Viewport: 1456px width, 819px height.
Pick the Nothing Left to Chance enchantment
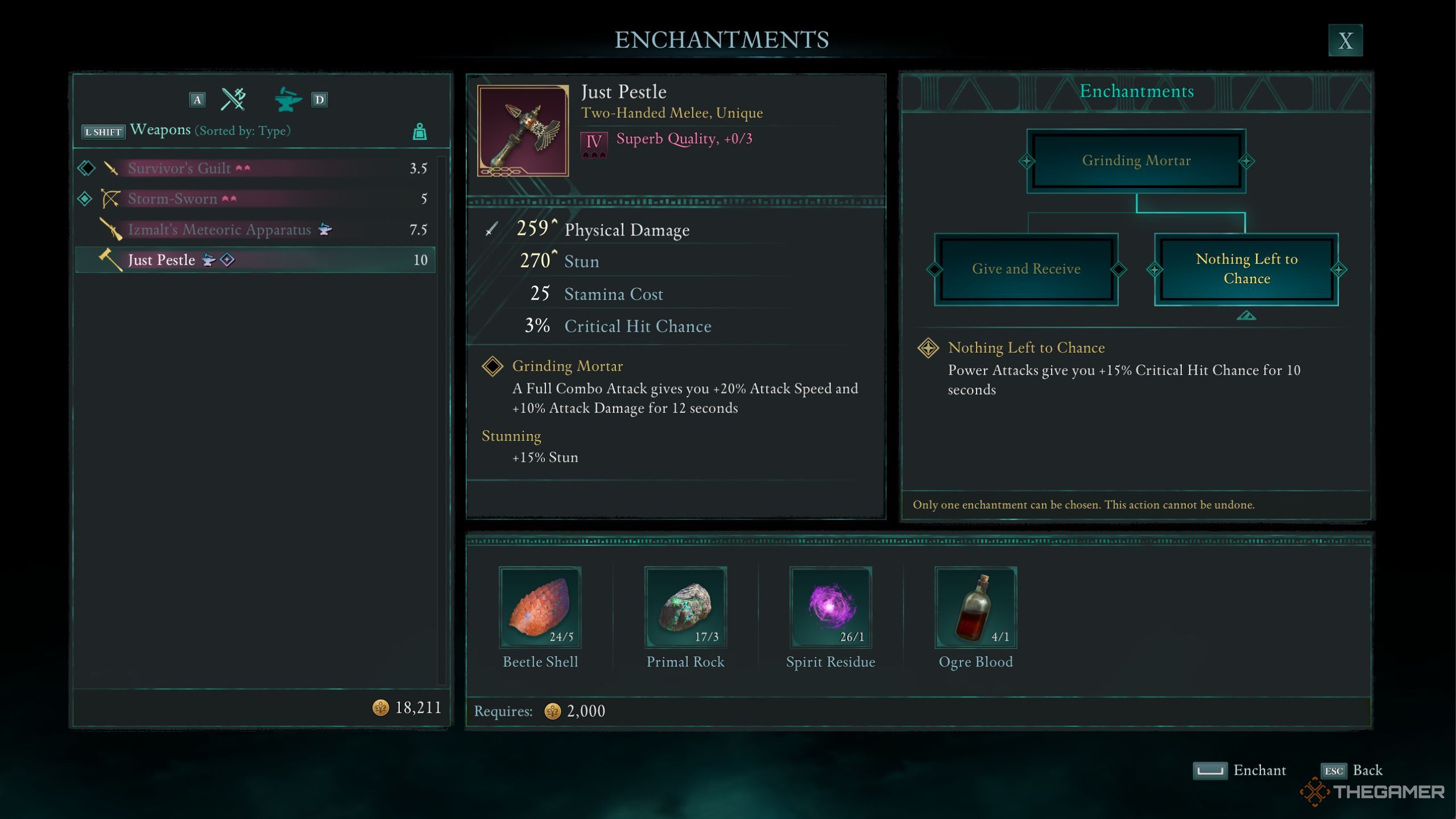point(1246,269)
